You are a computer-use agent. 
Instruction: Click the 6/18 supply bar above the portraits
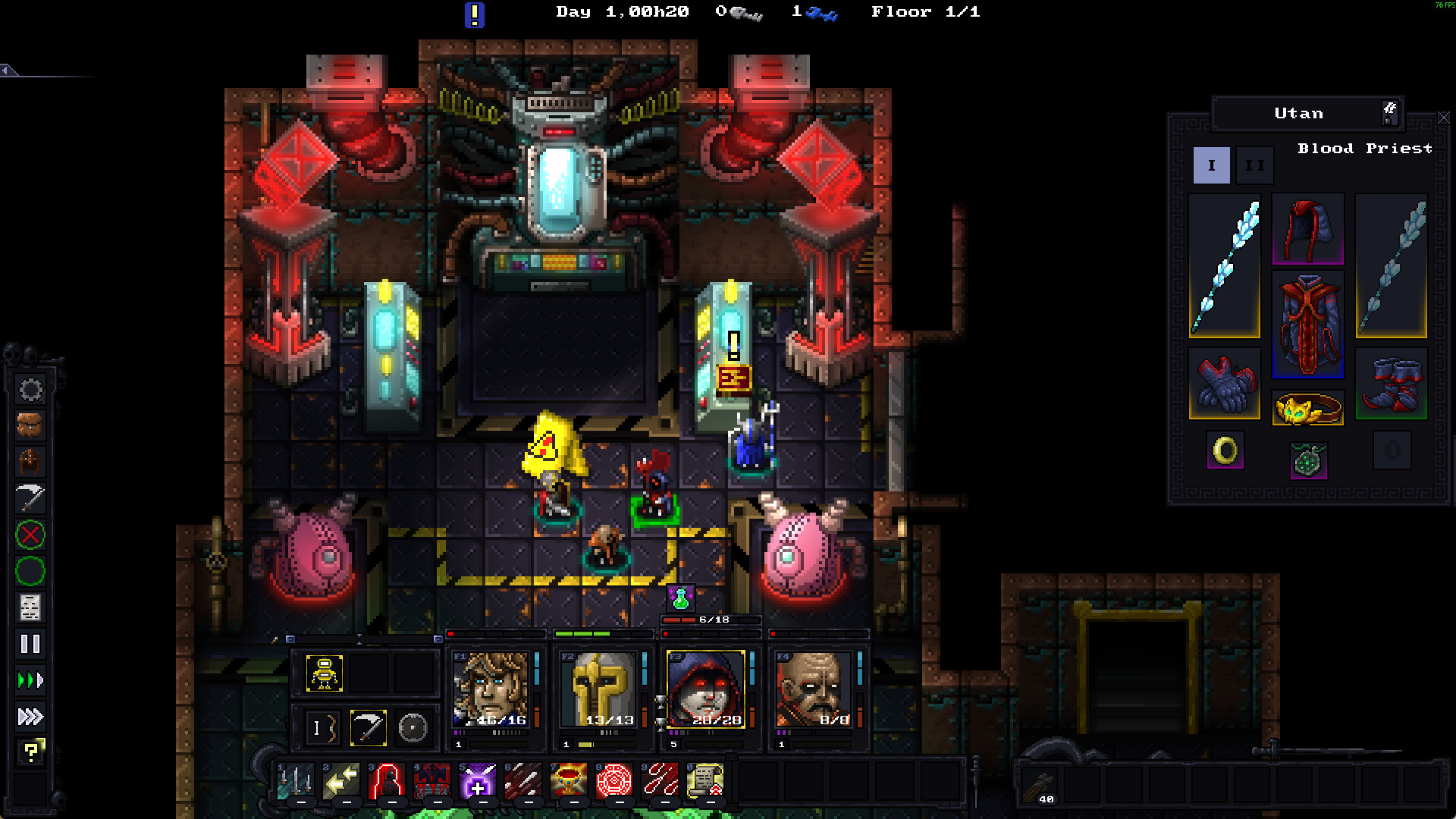[x=709, y=620]
